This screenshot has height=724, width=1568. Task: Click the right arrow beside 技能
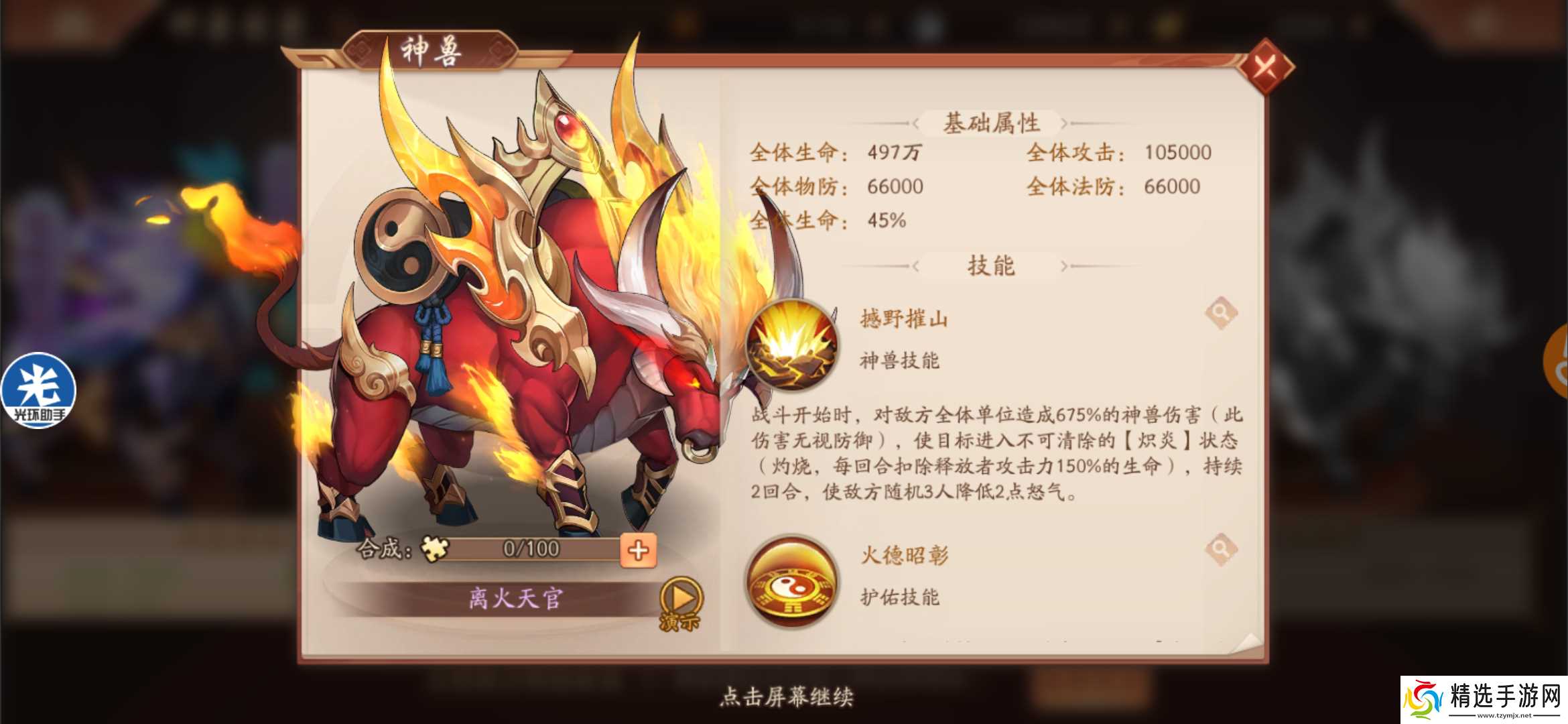coord(1065,265)
